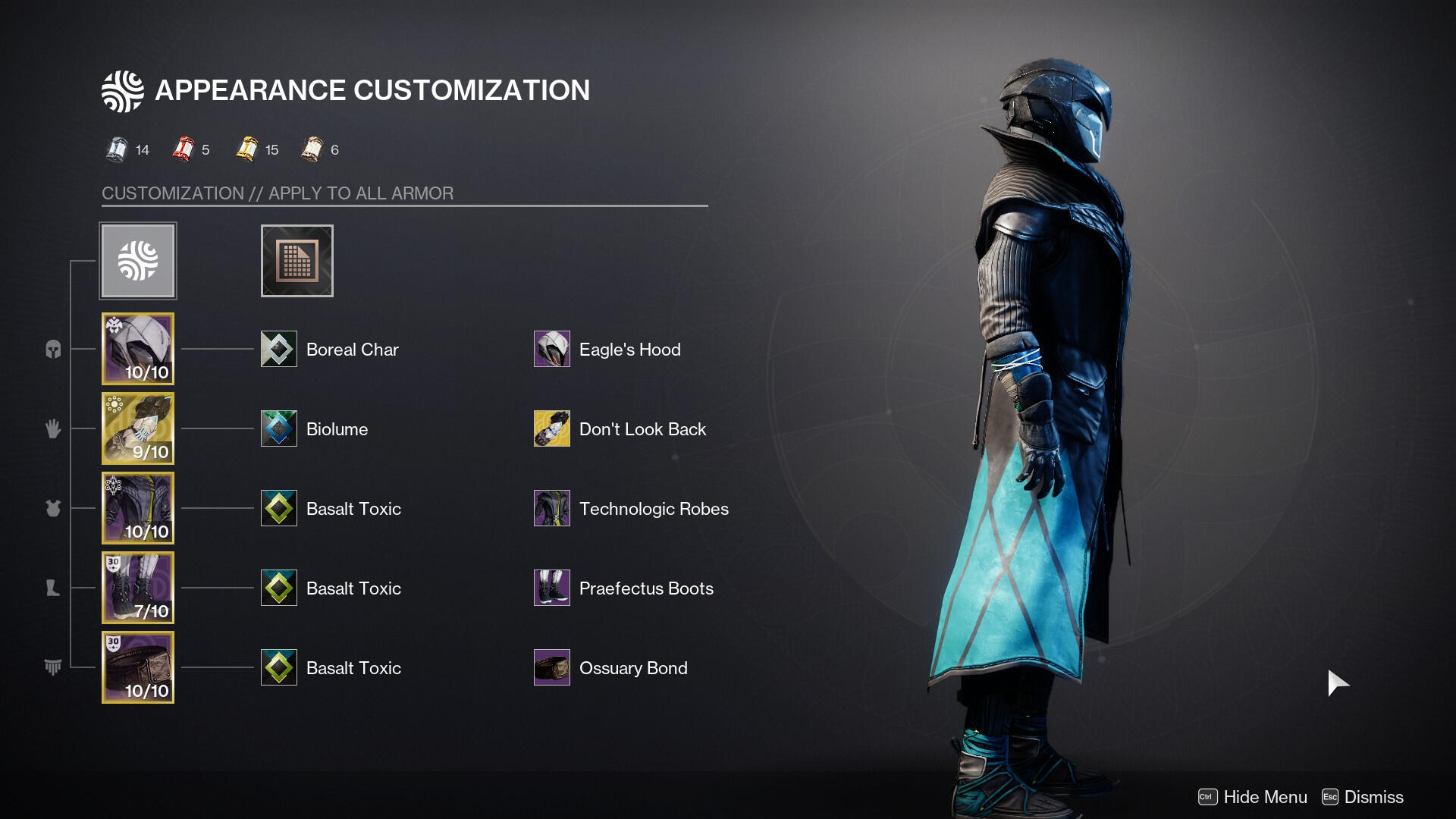
Task: Select the apply-to-all armor appearance tile
Action: click(138, 261)
